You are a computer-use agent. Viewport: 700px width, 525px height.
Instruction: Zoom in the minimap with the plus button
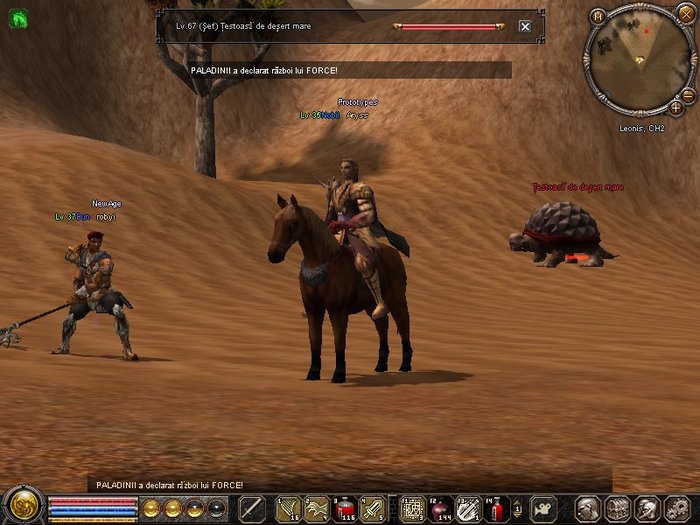click(x=676, y=107)
